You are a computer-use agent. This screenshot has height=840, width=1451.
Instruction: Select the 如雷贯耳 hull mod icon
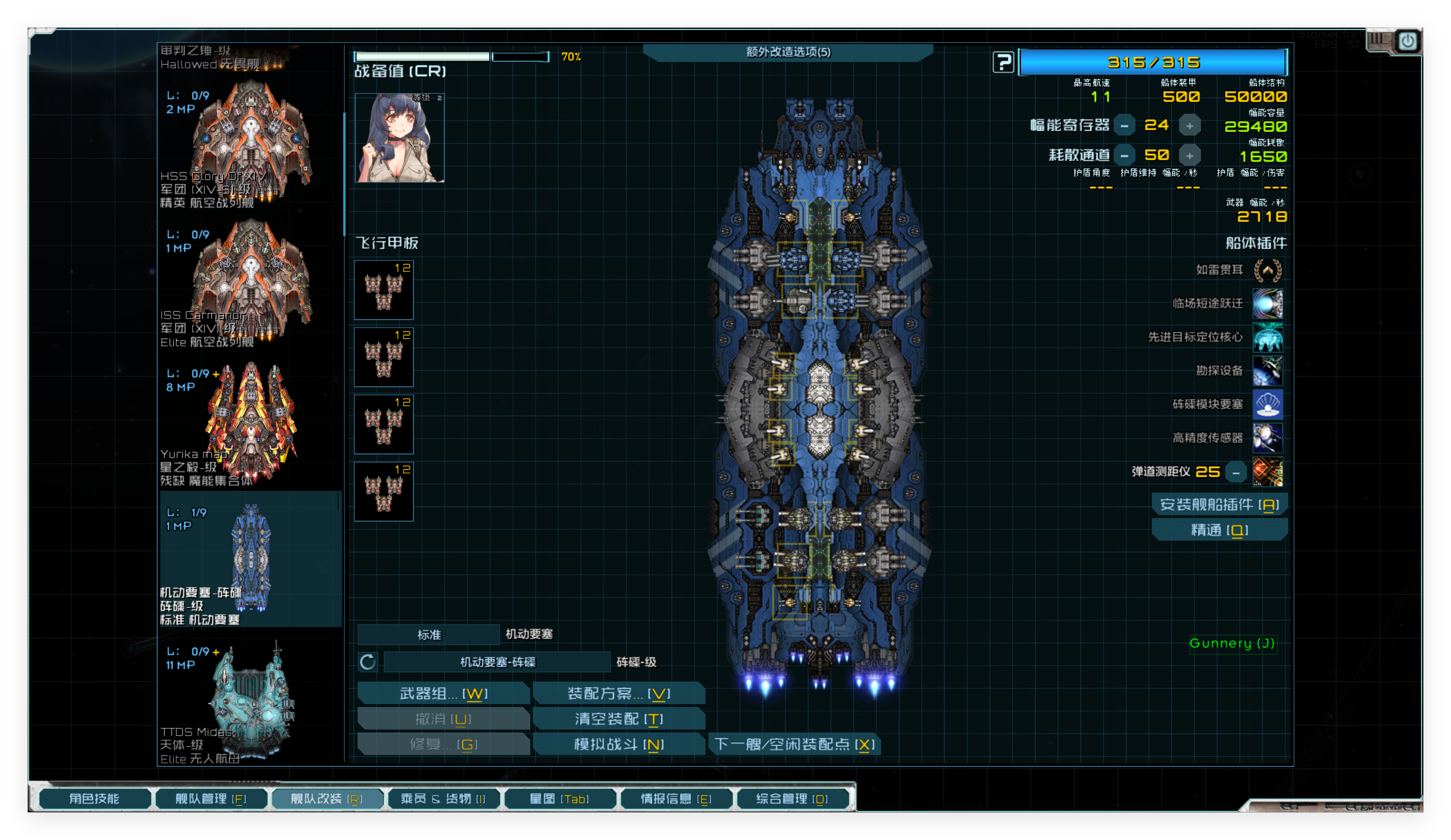tap(1269, 270)
